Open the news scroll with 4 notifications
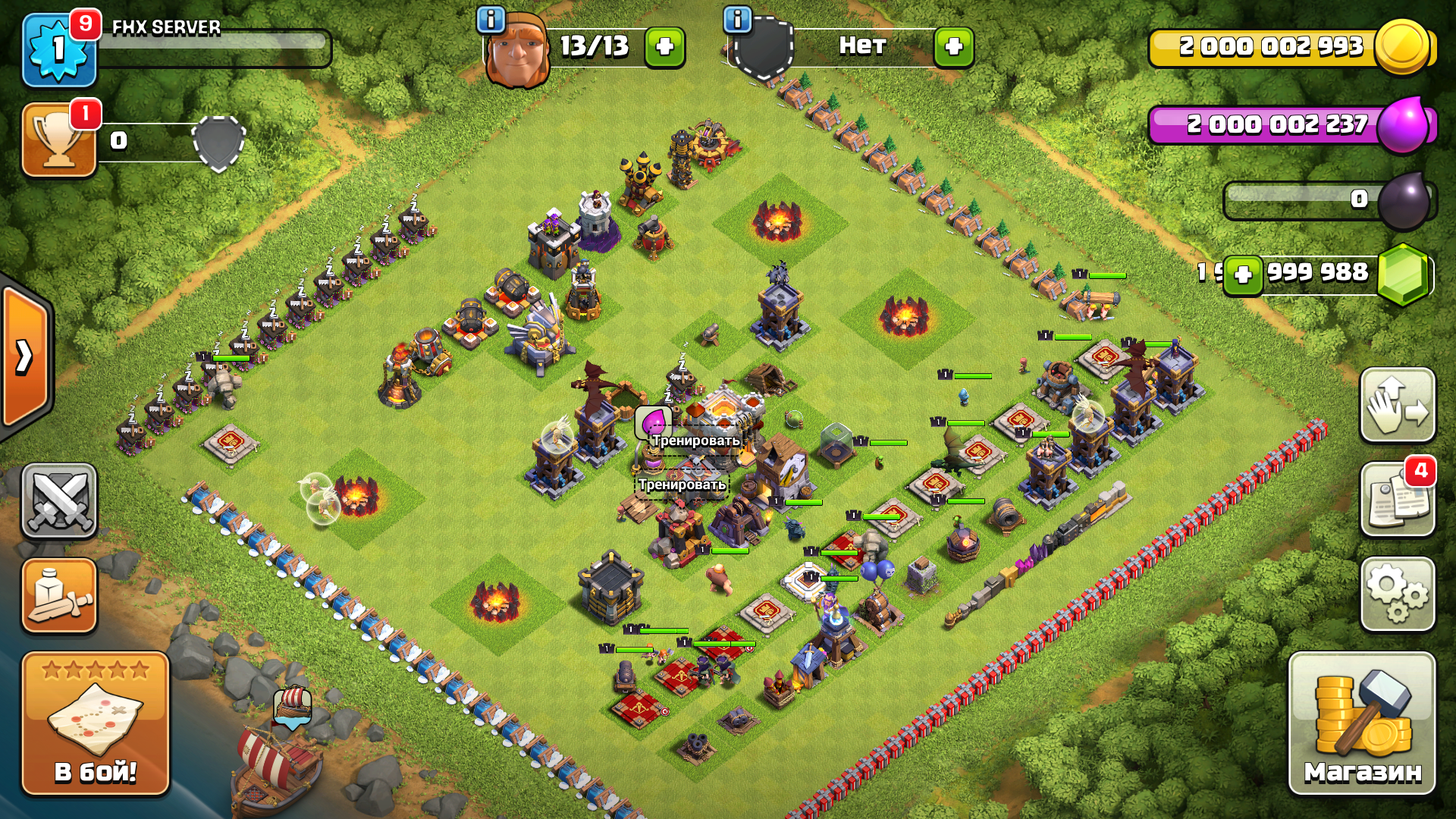 point(1398,500)
